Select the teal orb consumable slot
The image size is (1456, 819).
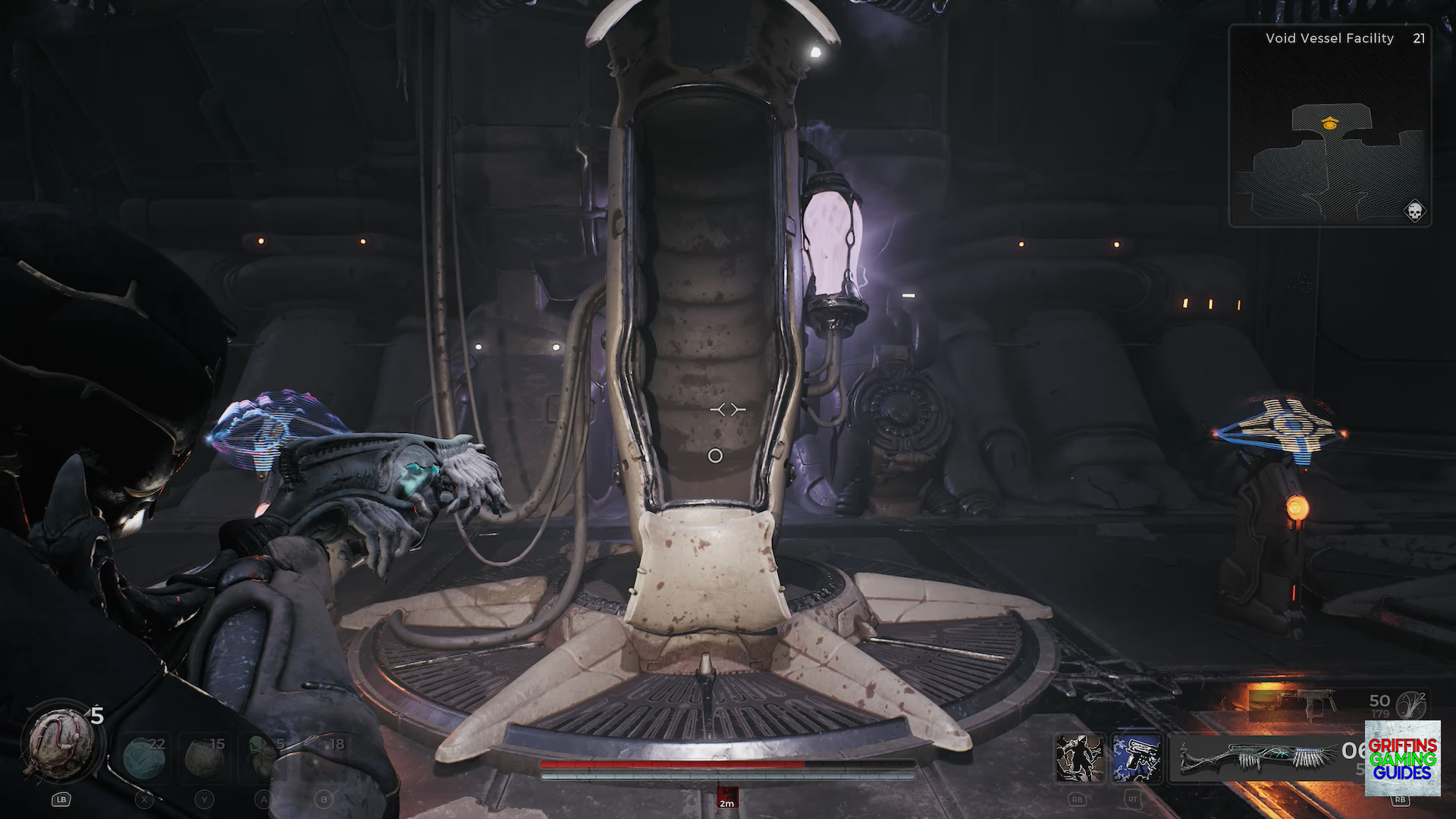(144, 757)
